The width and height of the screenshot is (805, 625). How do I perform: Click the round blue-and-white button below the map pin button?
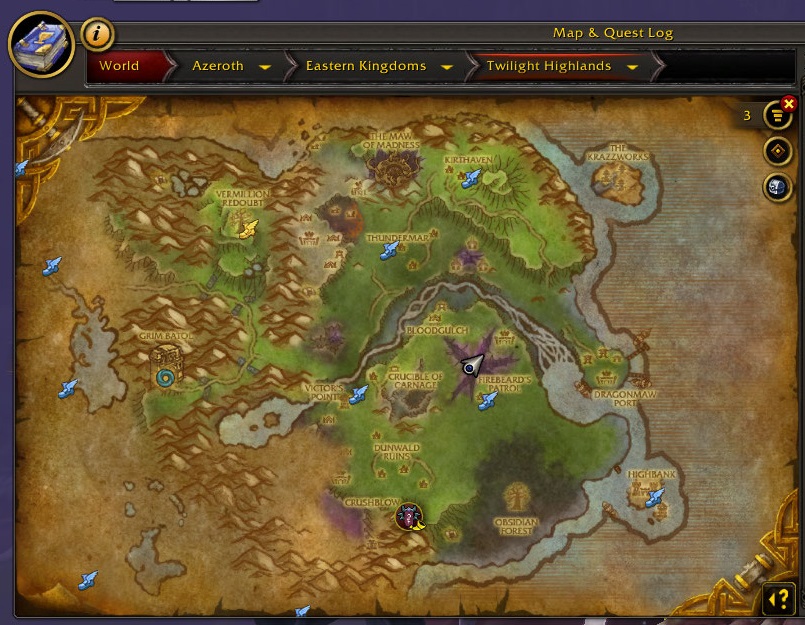tap(777, 186)
